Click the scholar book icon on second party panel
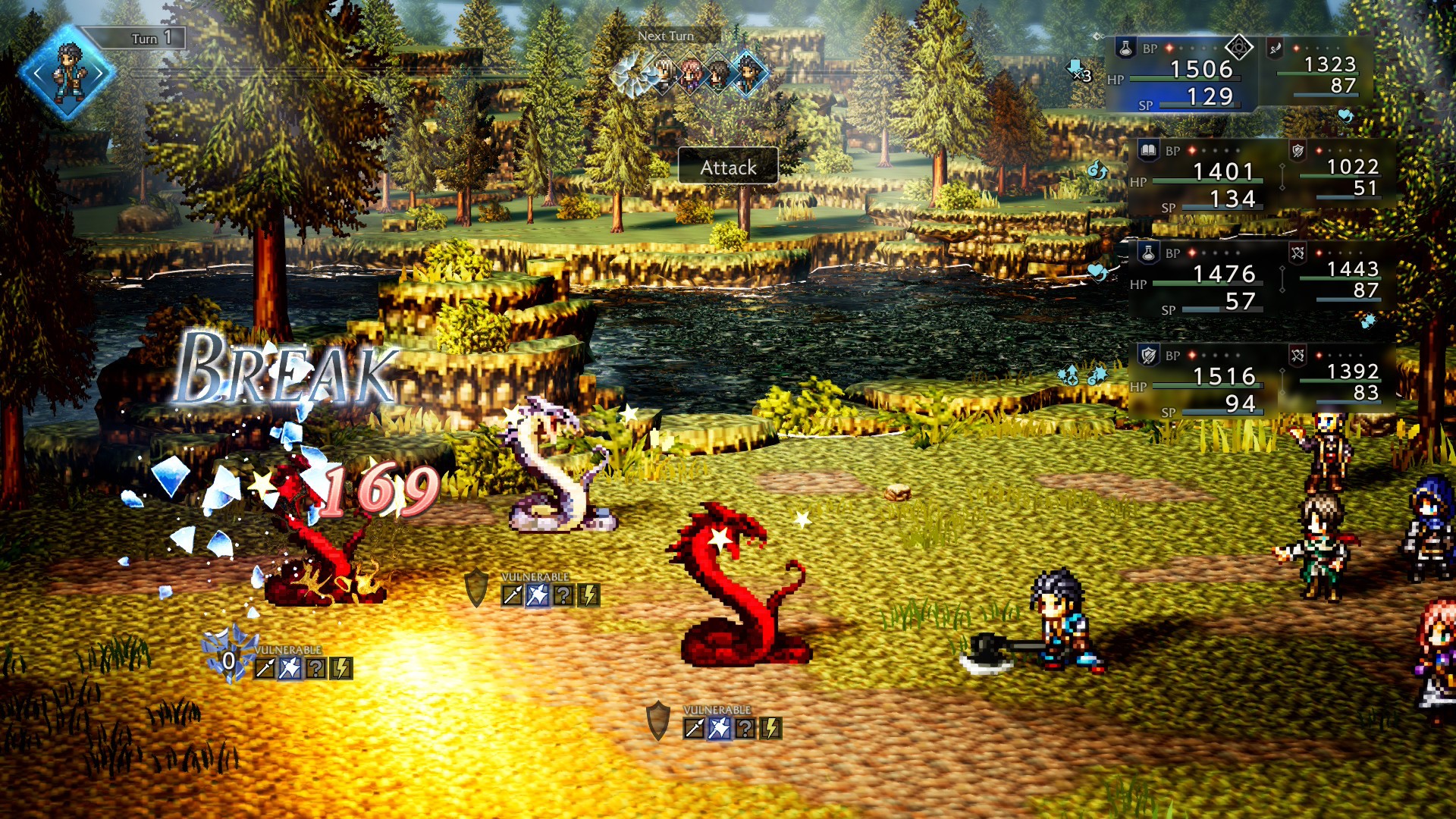This screenshot has width=1456, height=819. click(x=1148, y=149)
